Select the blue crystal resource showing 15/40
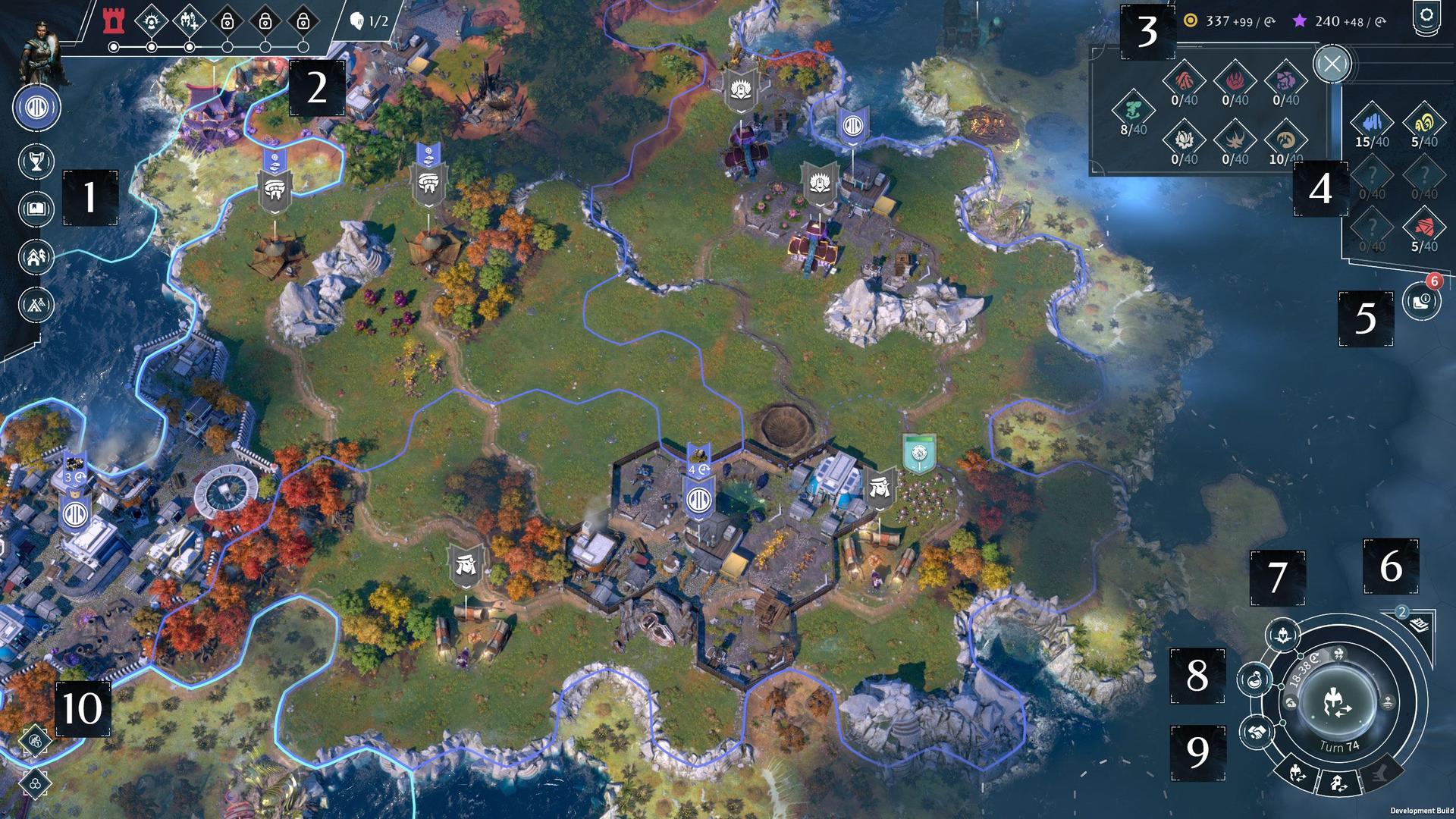The height and width of the screenshot is (819, 1456). (1372, 122)
